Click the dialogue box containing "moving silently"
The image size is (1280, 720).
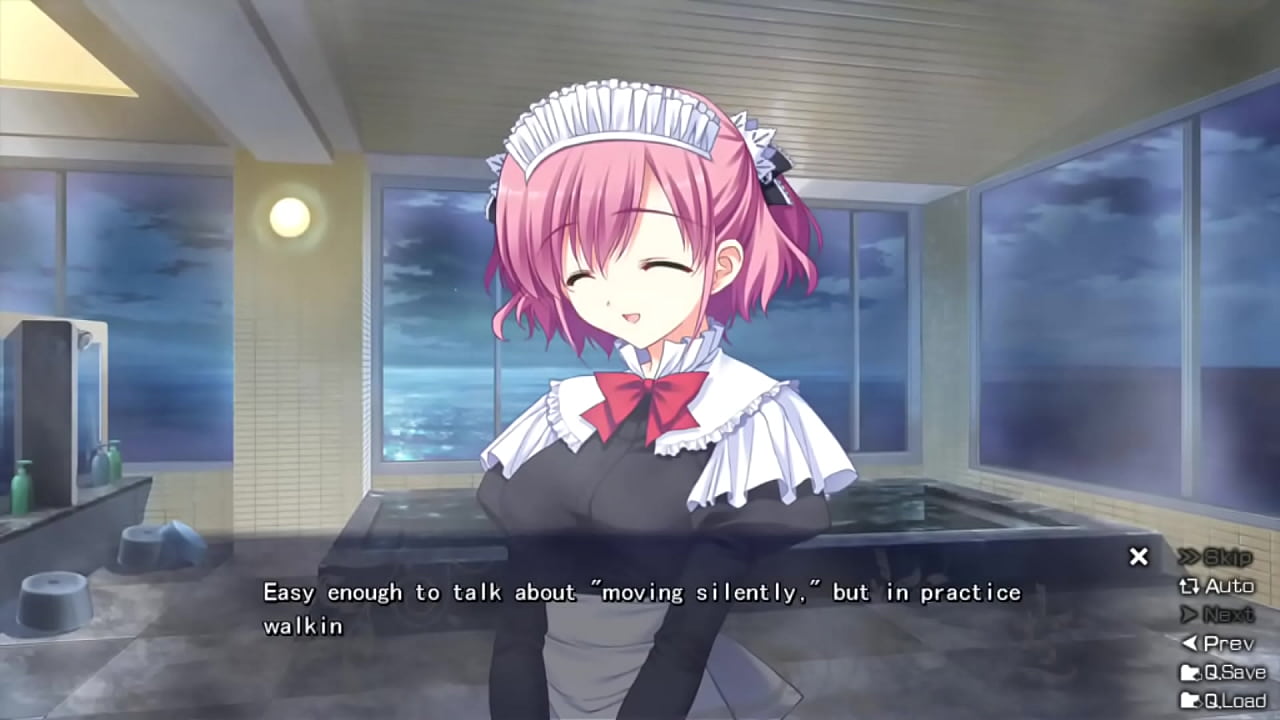640,605
